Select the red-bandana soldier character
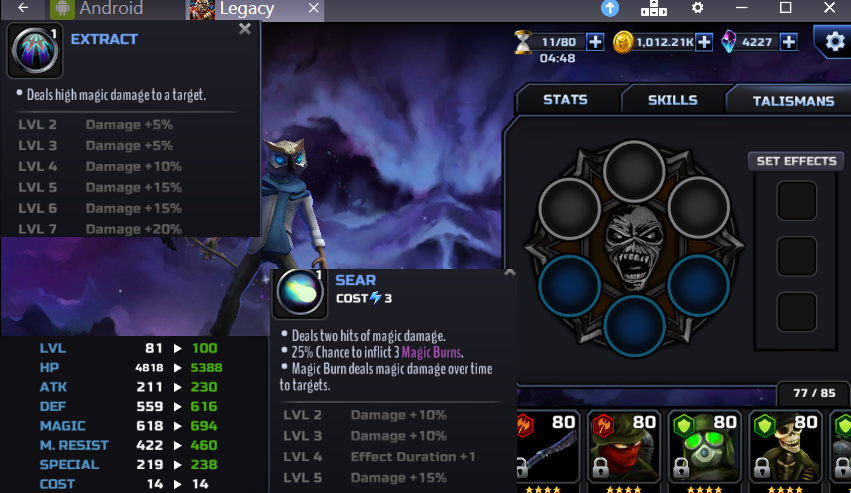Viewport: 851px width, 493px height. click(x=624, y=450)
